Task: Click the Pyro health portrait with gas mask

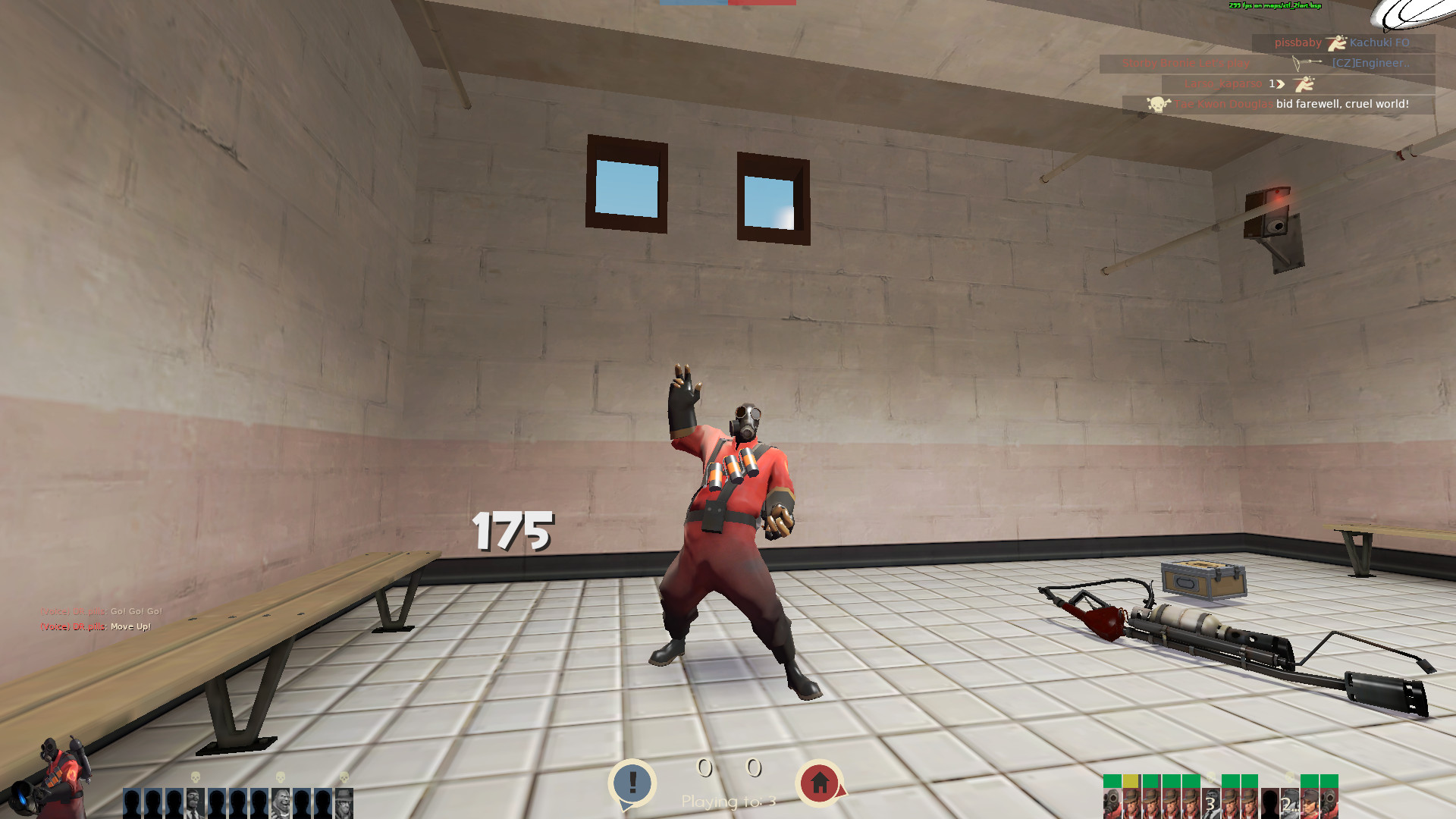Action: [1111, 800]
